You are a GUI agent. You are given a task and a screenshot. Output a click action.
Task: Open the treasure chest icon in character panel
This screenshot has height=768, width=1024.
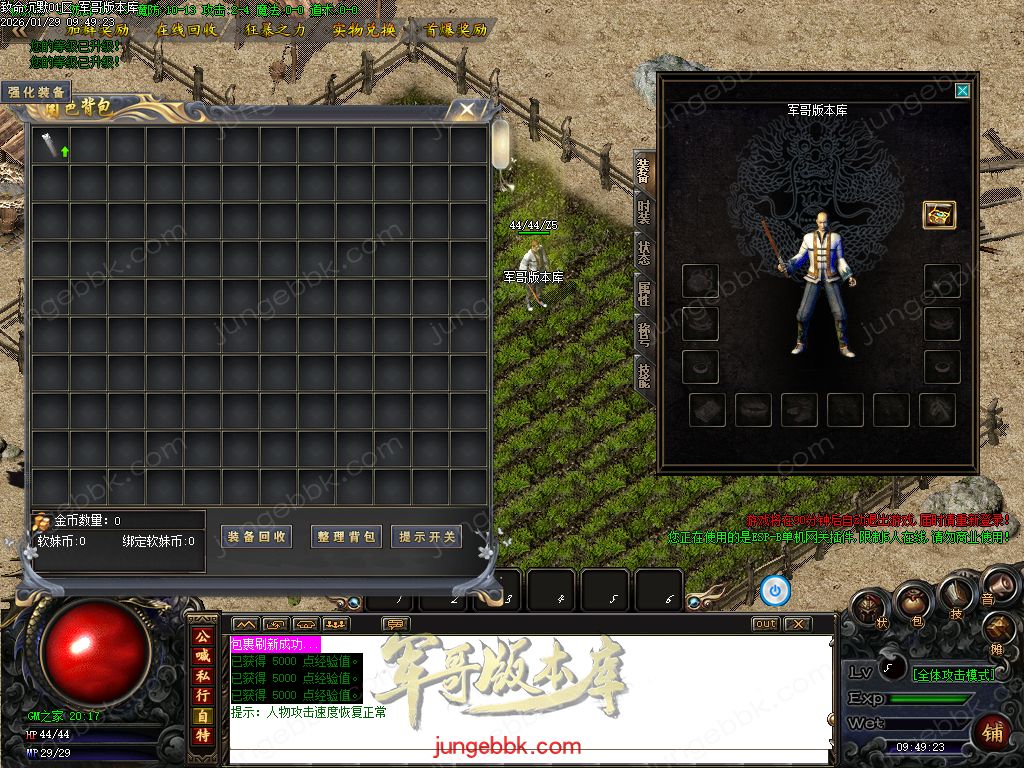click(x=938, y=214)
